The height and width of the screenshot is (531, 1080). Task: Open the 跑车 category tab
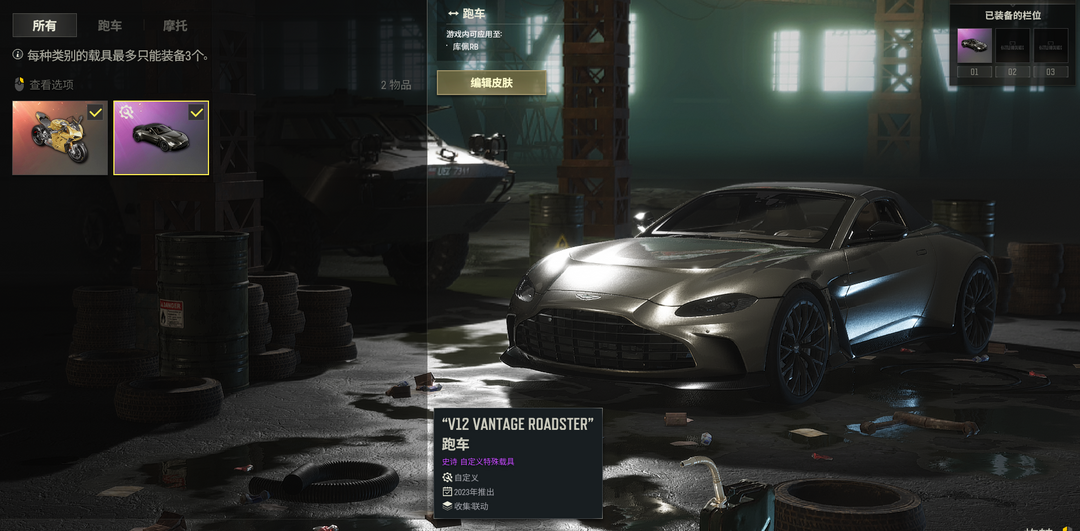110,25
